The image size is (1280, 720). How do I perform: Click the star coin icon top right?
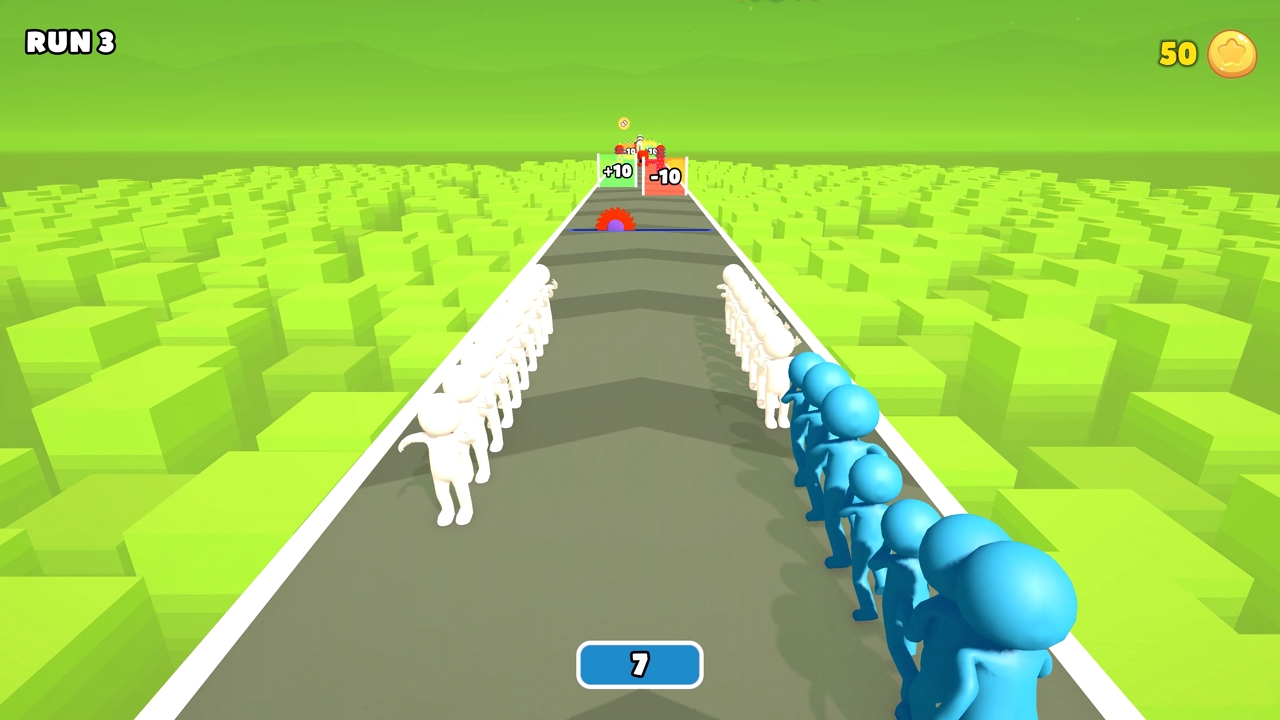(x=1233, y=55)
